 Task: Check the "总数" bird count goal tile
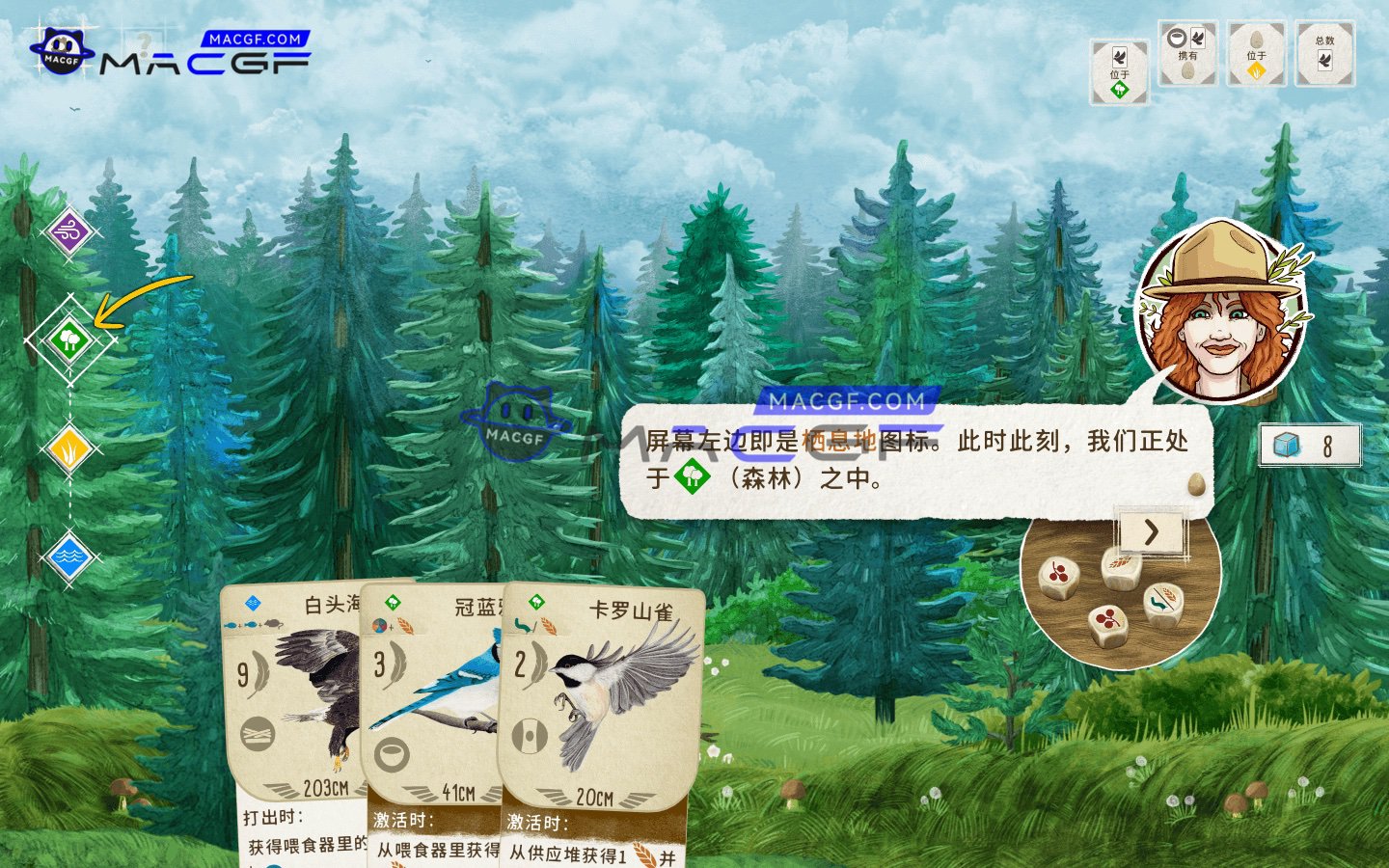1325,53
